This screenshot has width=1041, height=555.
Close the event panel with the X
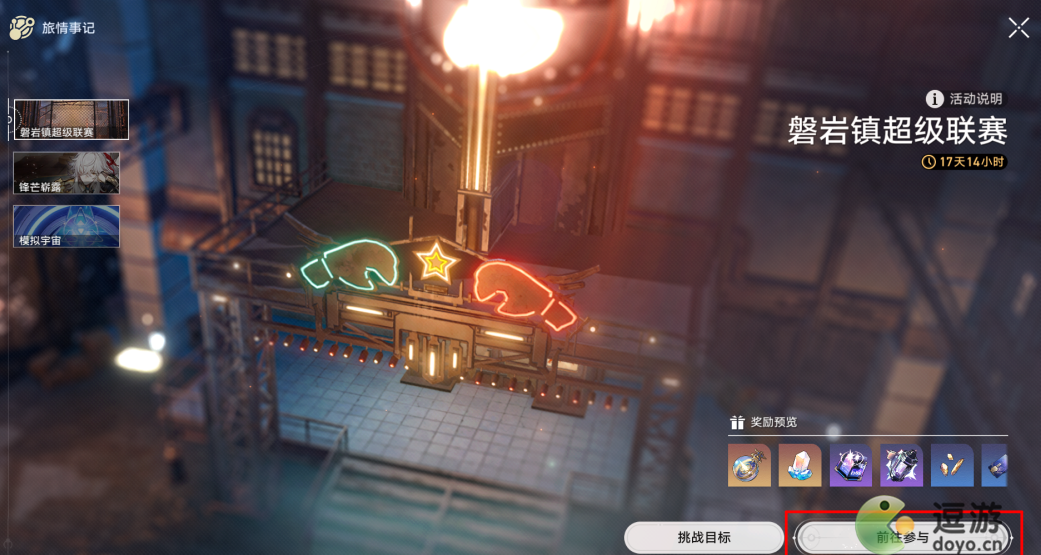(1018, 28)
